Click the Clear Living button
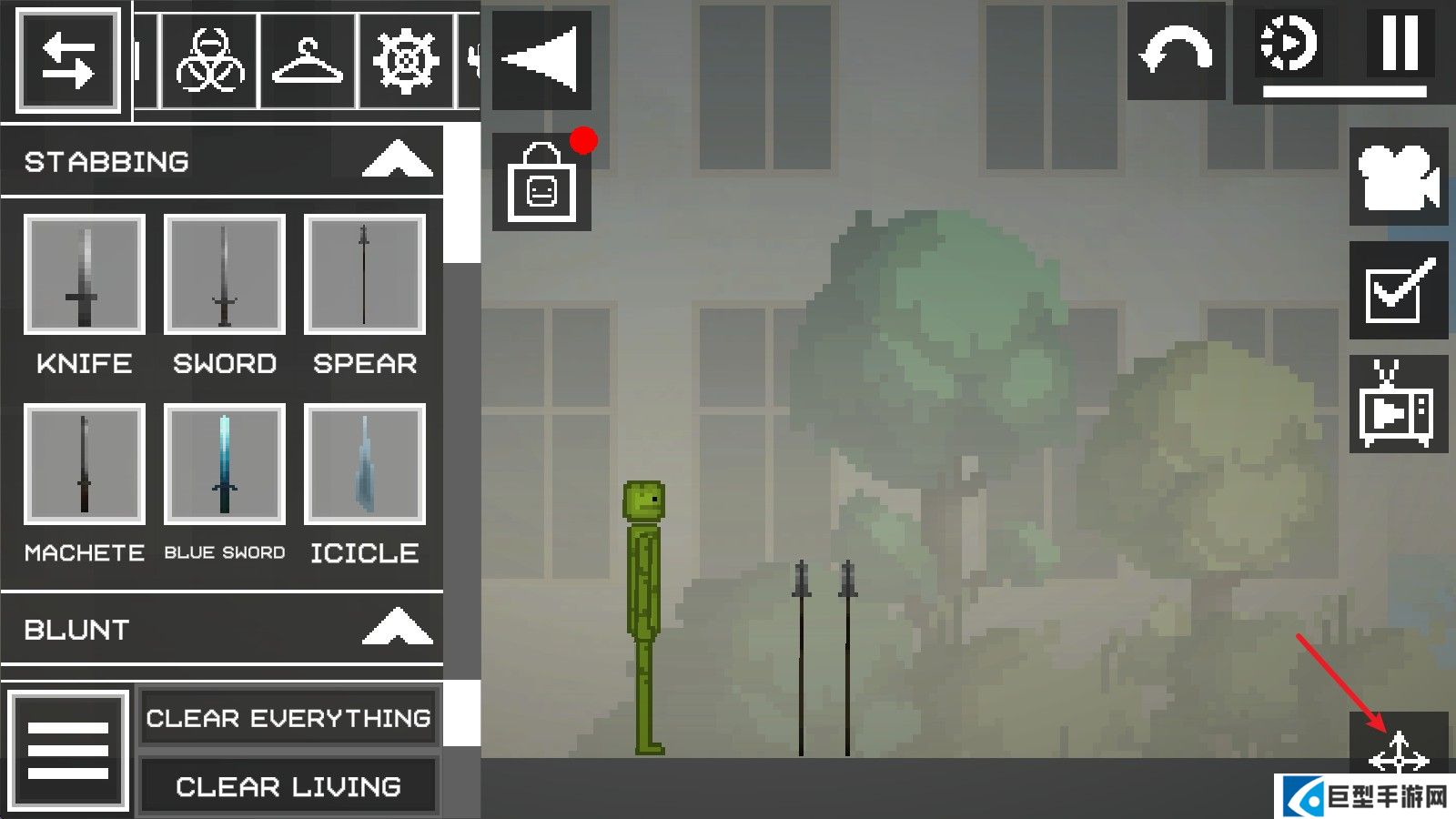Screen dimensions: 1456x819 [288, 786]
